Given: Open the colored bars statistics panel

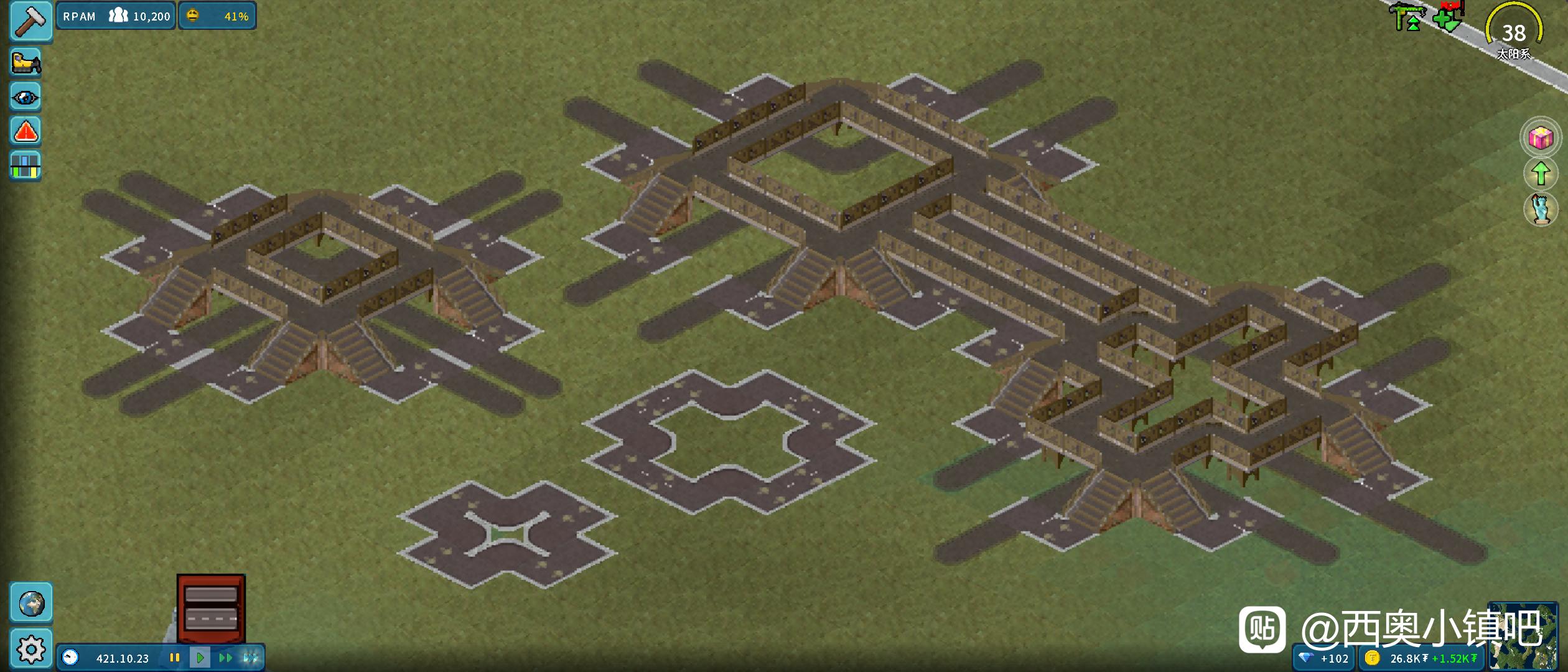Looking at the screenshot, I should (26, 166).
